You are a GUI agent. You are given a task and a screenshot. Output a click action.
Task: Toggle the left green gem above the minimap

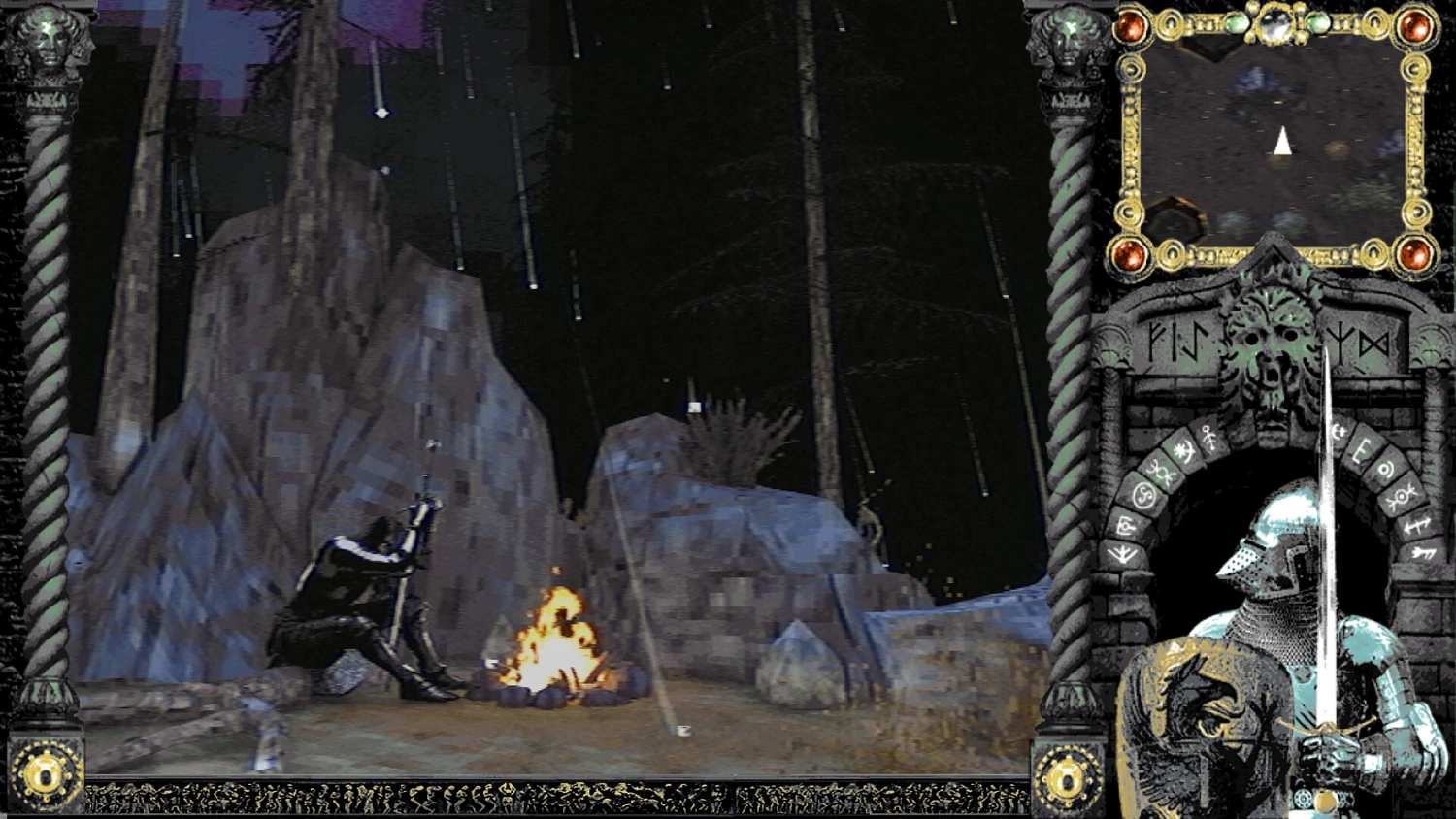point(1237,21)
